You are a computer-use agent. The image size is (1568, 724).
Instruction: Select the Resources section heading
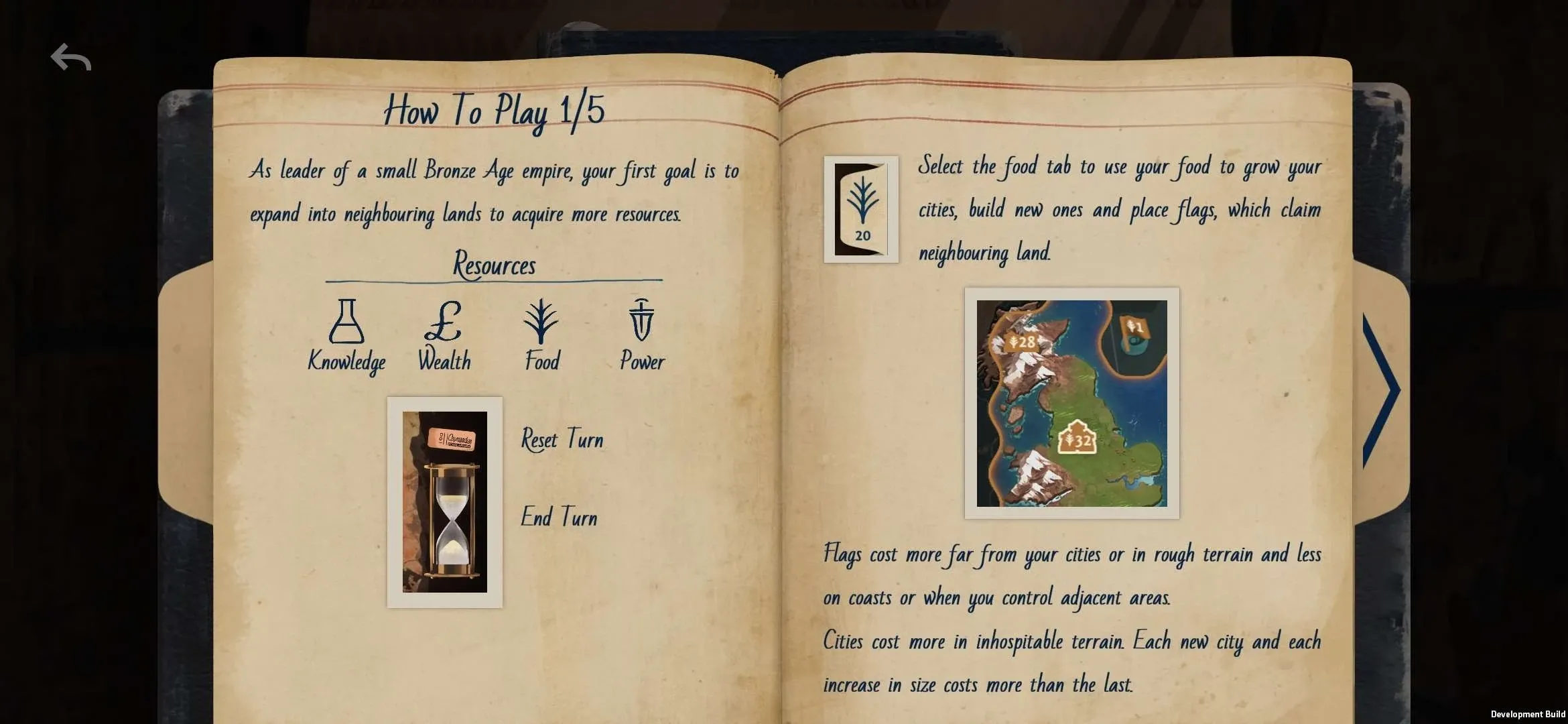tap(494, 264)
